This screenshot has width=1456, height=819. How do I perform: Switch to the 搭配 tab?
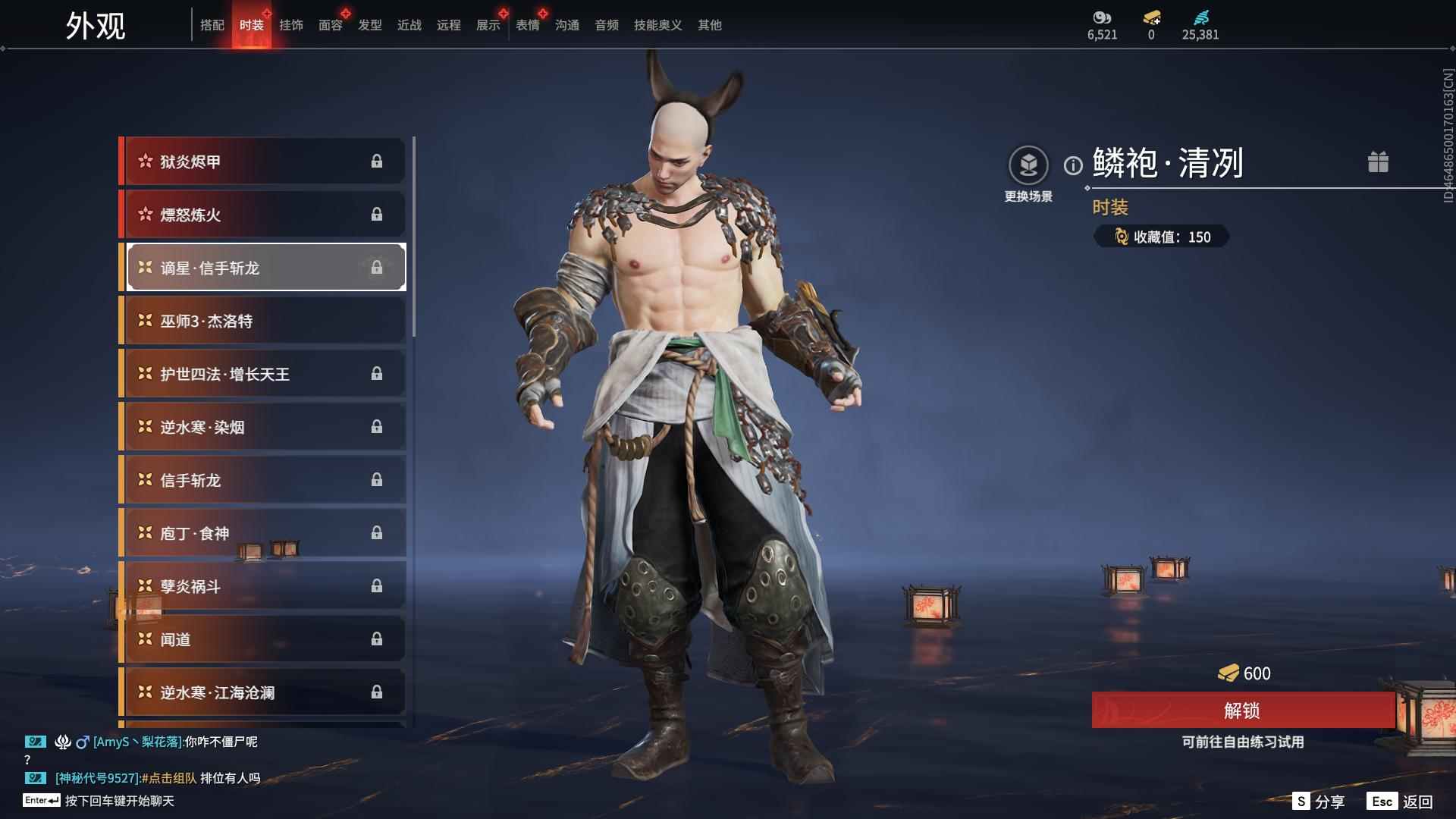click(212, 25)
